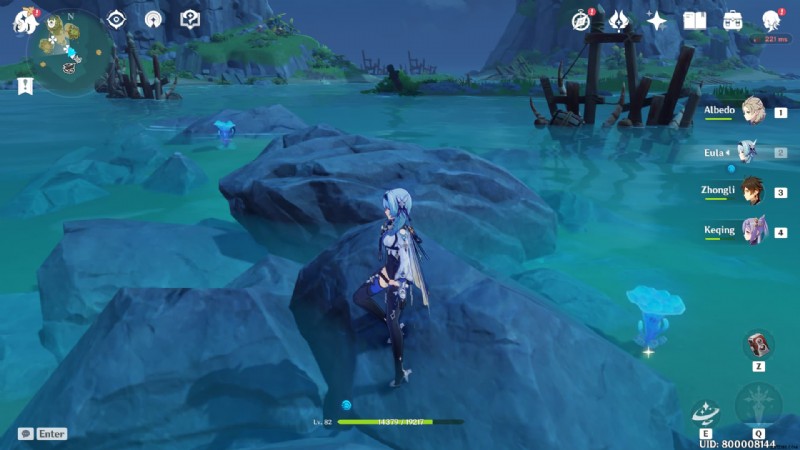Open the Paimon main menu
800x450 pixels.
22,22
